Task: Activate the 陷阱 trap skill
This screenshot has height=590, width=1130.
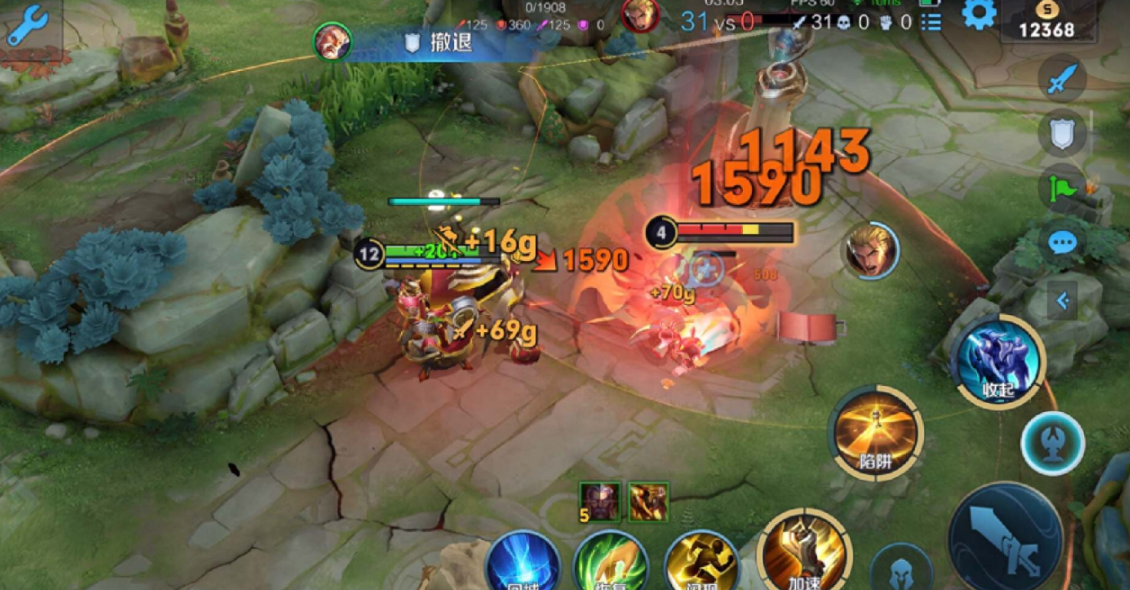Action: point(875,432)
